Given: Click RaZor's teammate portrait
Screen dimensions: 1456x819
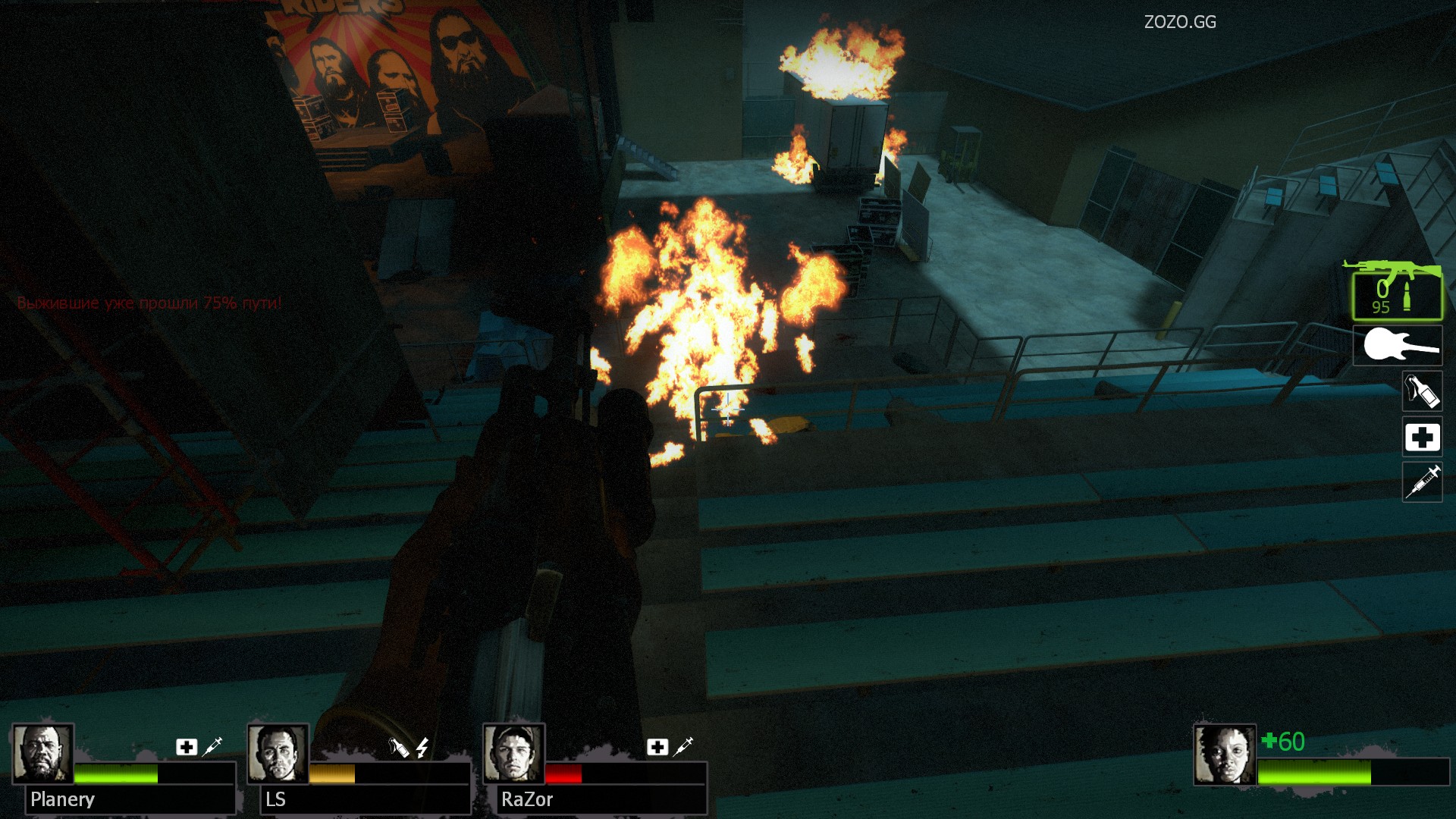Looking at the screenshot, I should [513, 754].
